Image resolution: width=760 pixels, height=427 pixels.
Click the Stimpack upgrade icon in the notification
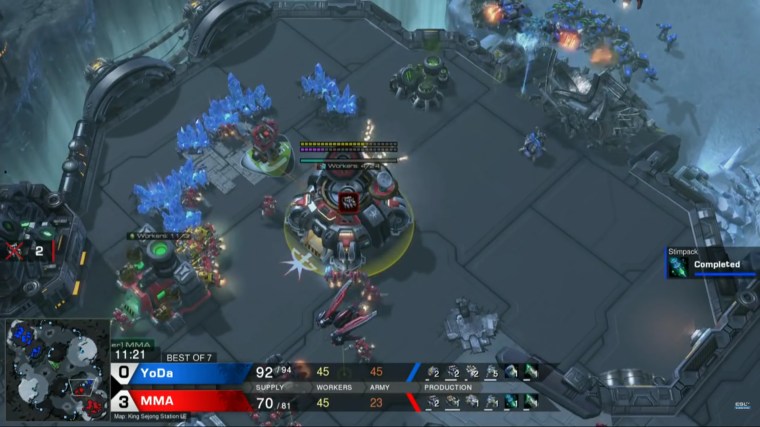pyautogui.click(x=679, y=265)
